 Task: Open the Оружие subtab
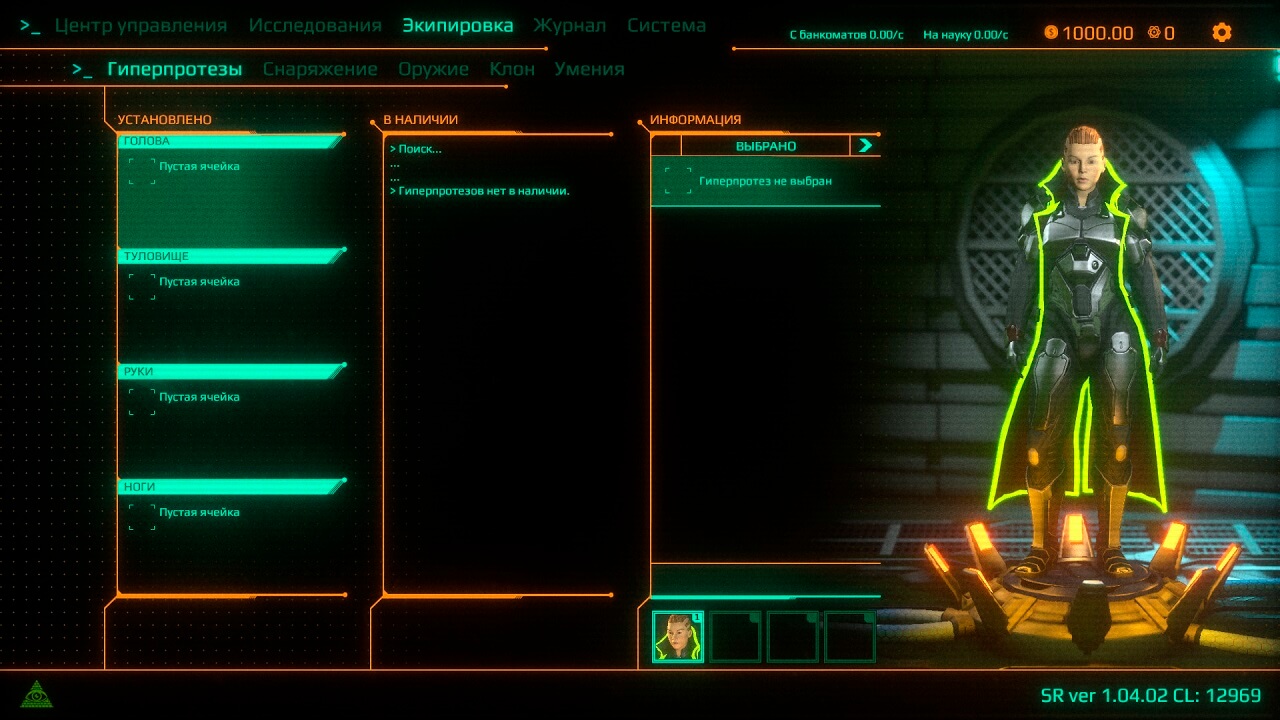click(433, 69)
